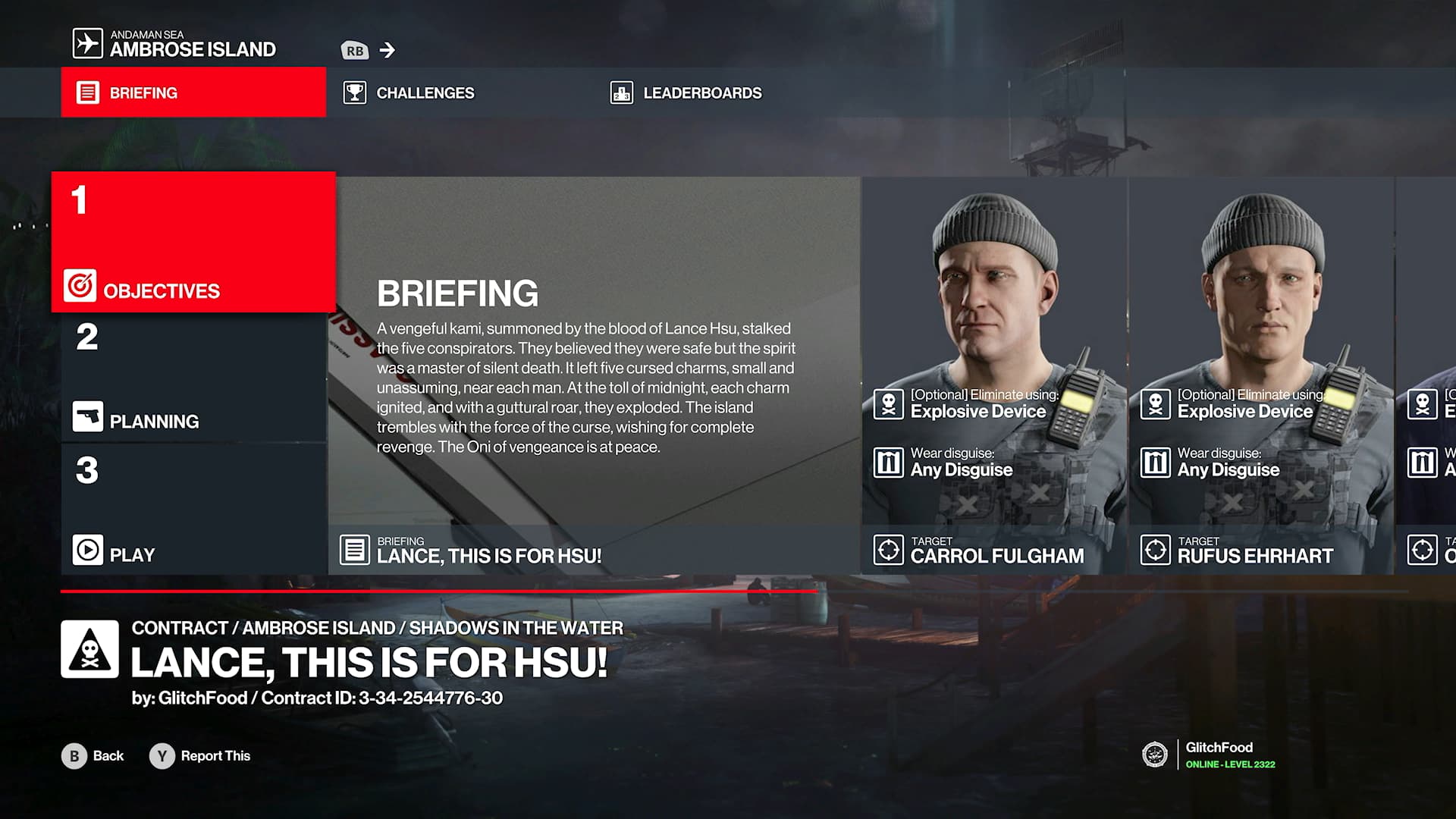Report this contract
This screenshot has width=1456, height=819.
click(200, 756)
